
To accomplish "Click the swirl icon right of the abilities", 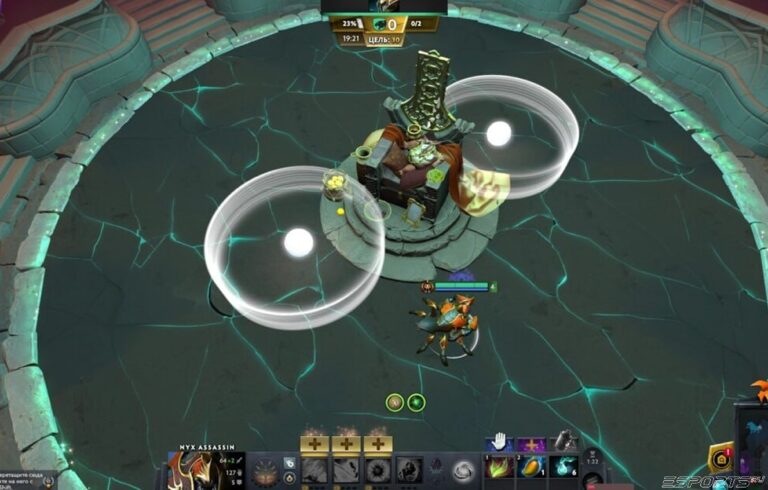I will click(x=464, y=470).
